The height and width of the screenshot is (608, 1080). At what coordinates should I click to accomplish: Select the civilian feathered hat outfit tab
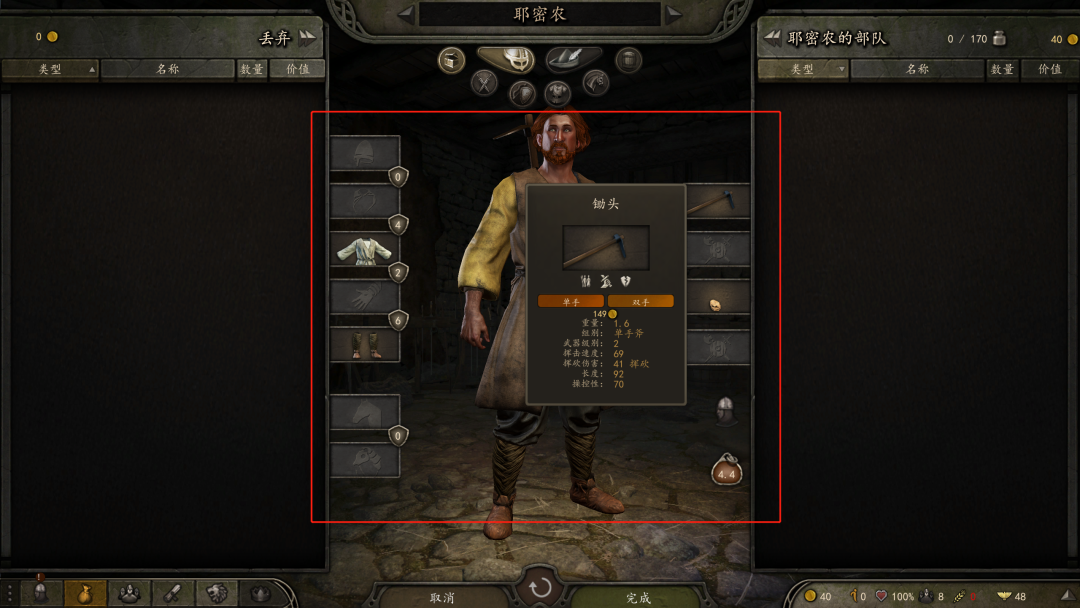pyautogui.click(x=573, y=60)
